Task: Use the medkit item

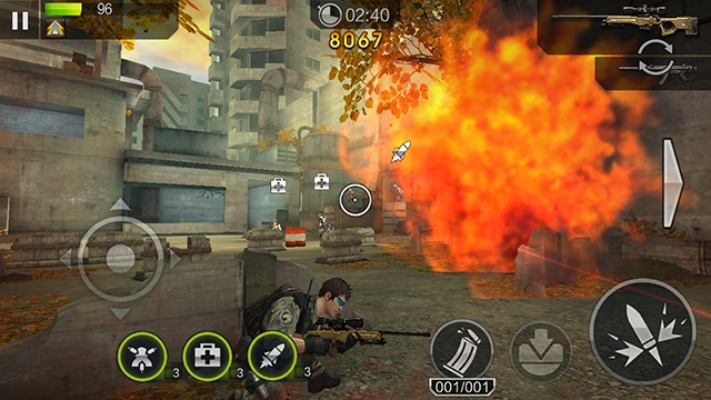Action: pos(207,355)
